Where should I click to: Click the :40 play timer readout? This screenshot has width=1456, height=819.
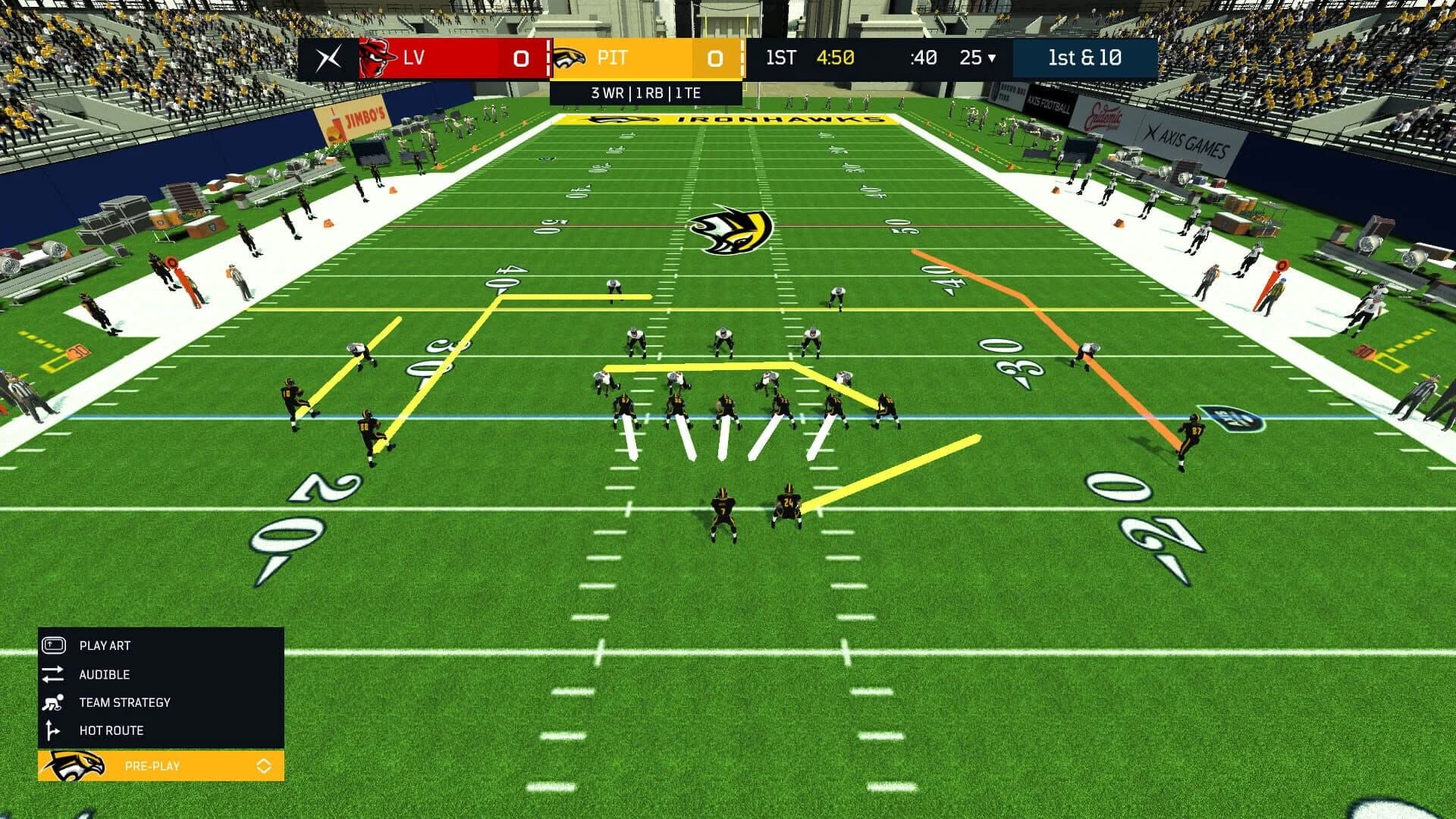click(x=921, y=57)
